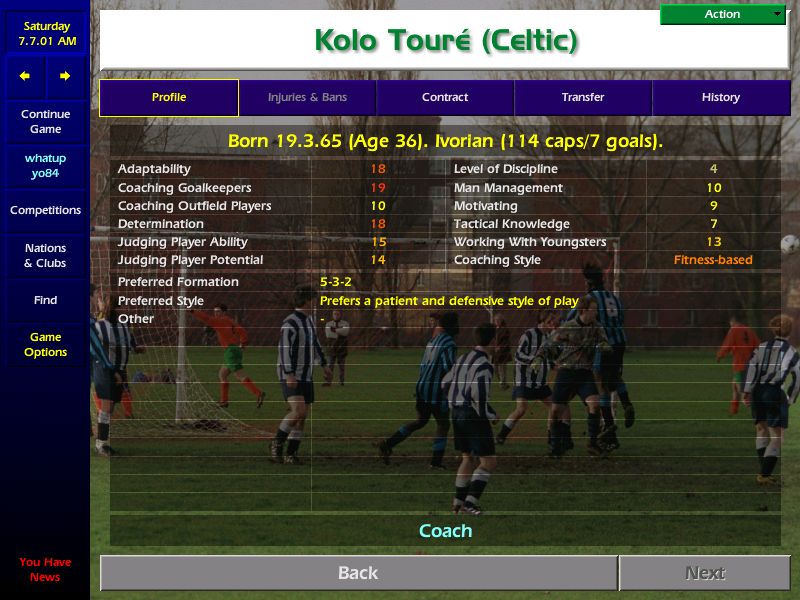
Task: Go forward with the right arrow button
Action: tap(65, 76)
